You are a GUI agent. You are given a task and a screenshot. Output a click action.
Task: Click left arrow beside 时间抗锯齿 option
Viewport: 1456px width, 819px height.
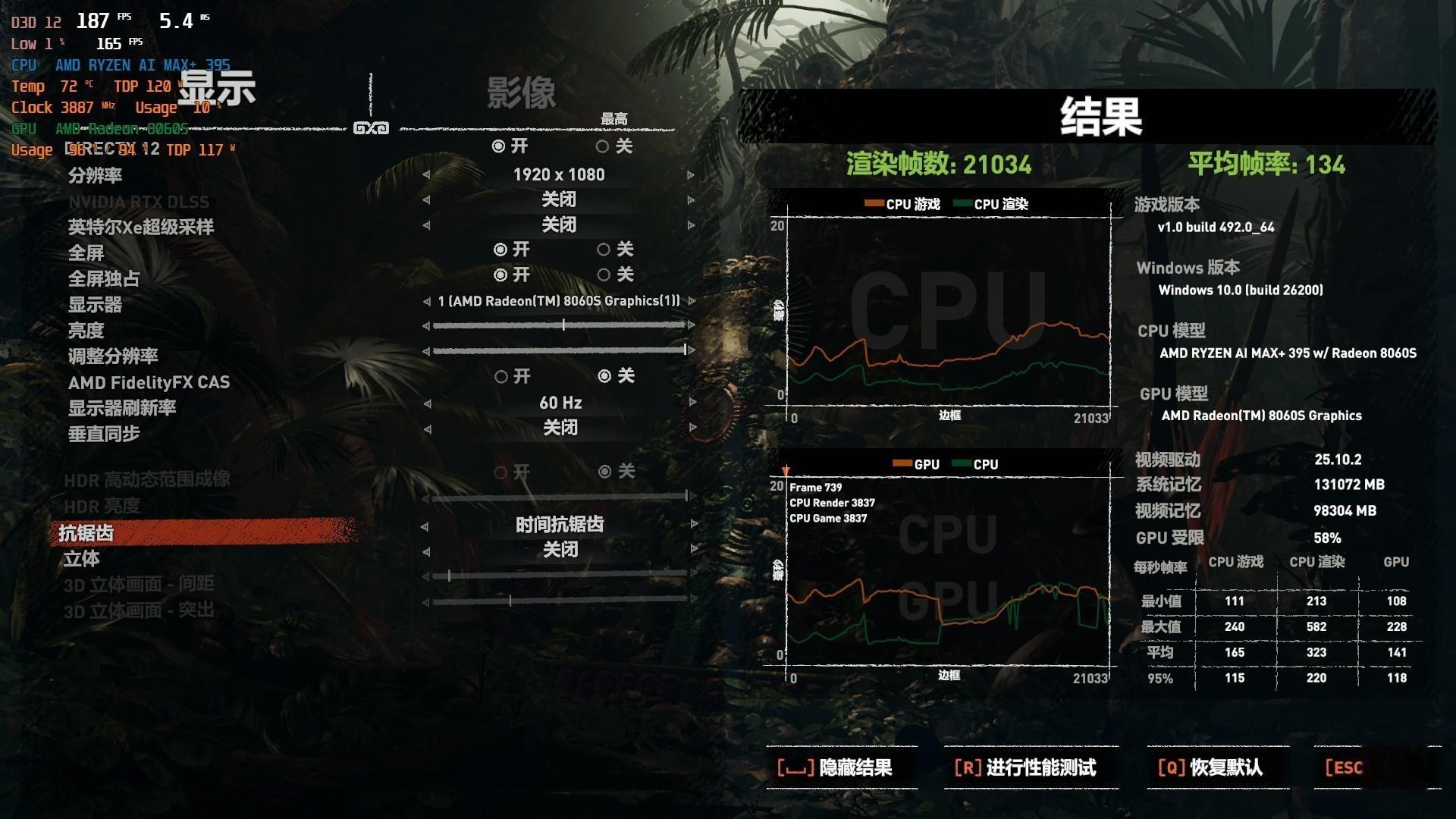tap(425, 525)
